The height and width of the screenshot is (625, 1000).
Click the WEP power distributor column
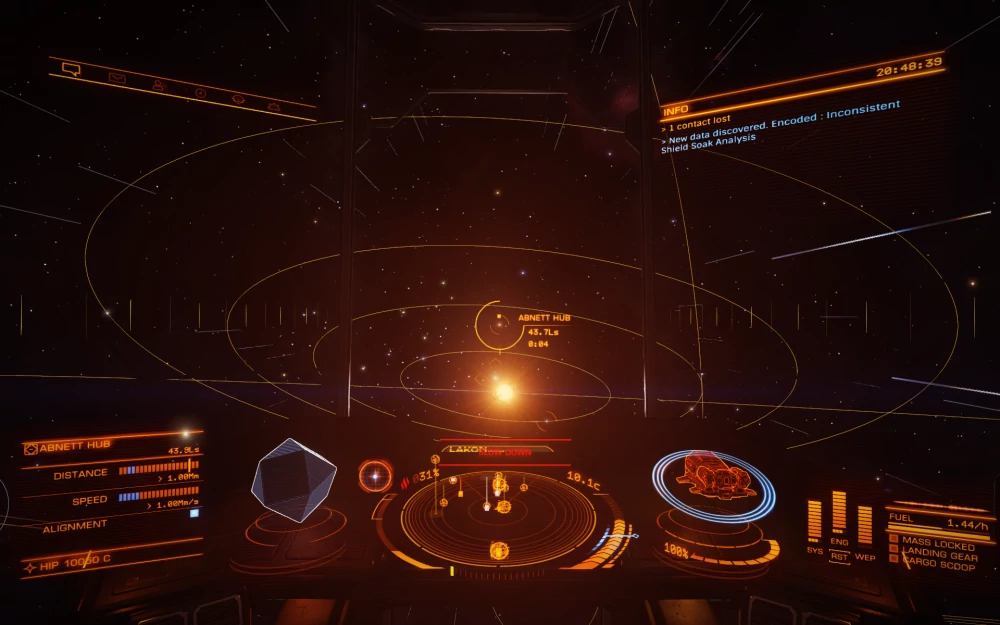864,524
